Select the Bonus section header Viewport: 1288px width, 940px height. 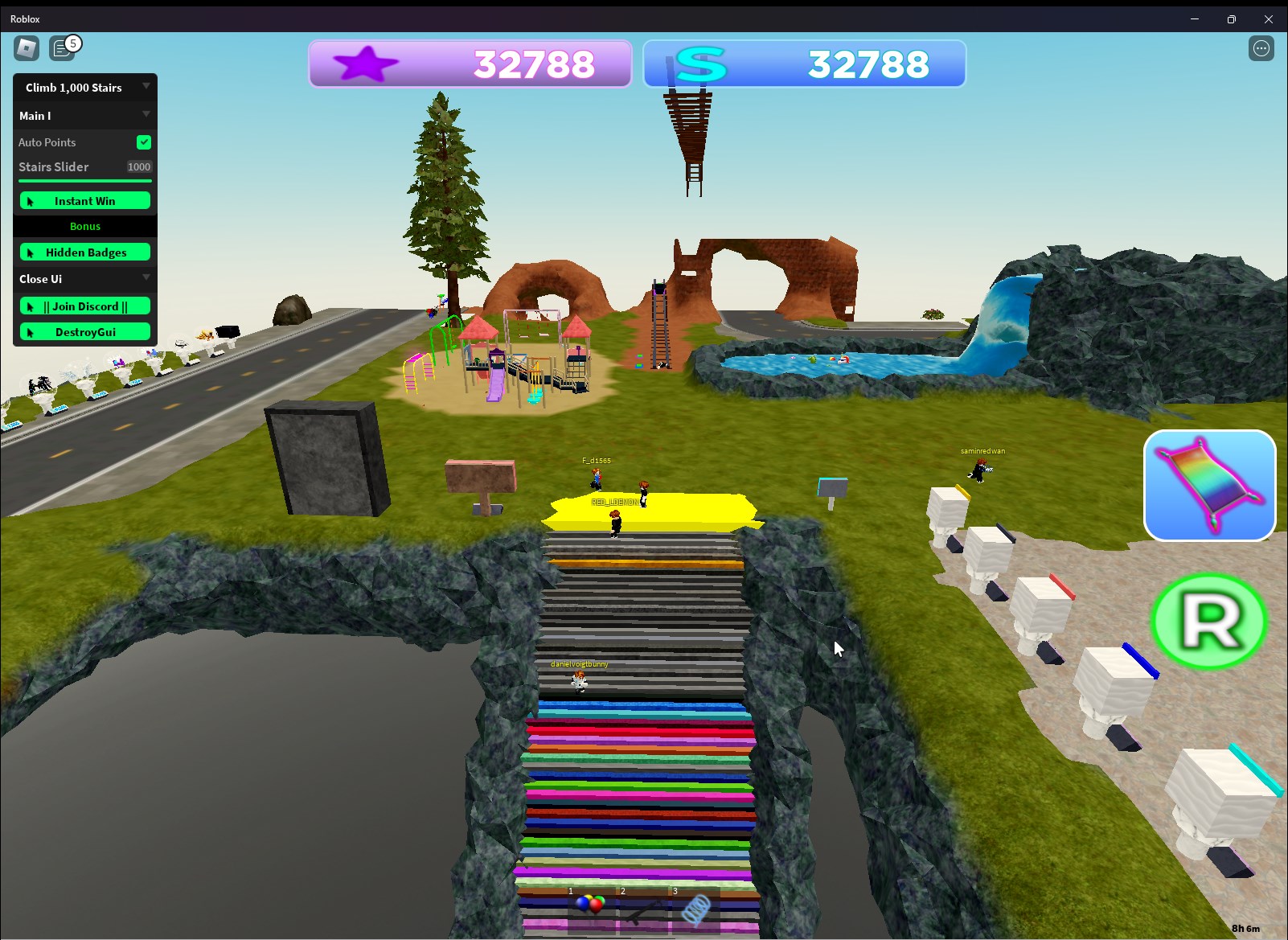point(84,226)
